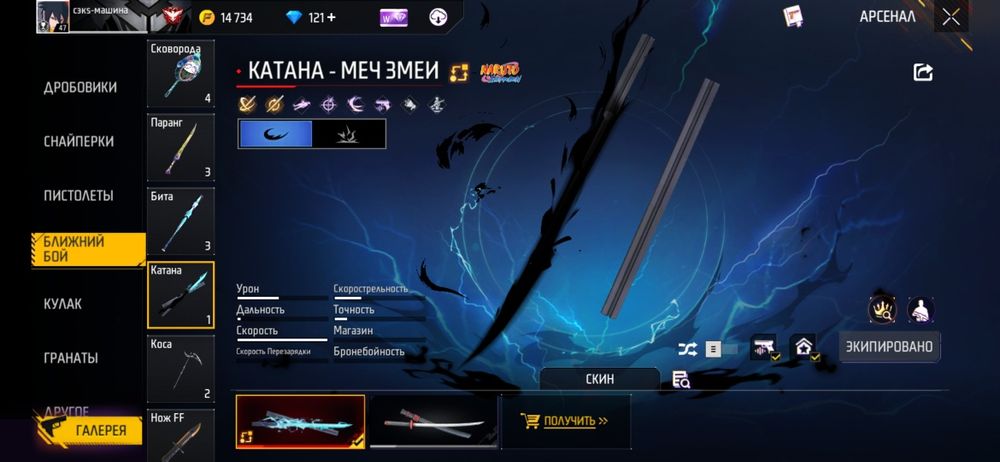Image resolution: width=1000 pixels, height=462 pixels.
Task: Open the skin search magnifier icon
Action: tap(681, 379)
